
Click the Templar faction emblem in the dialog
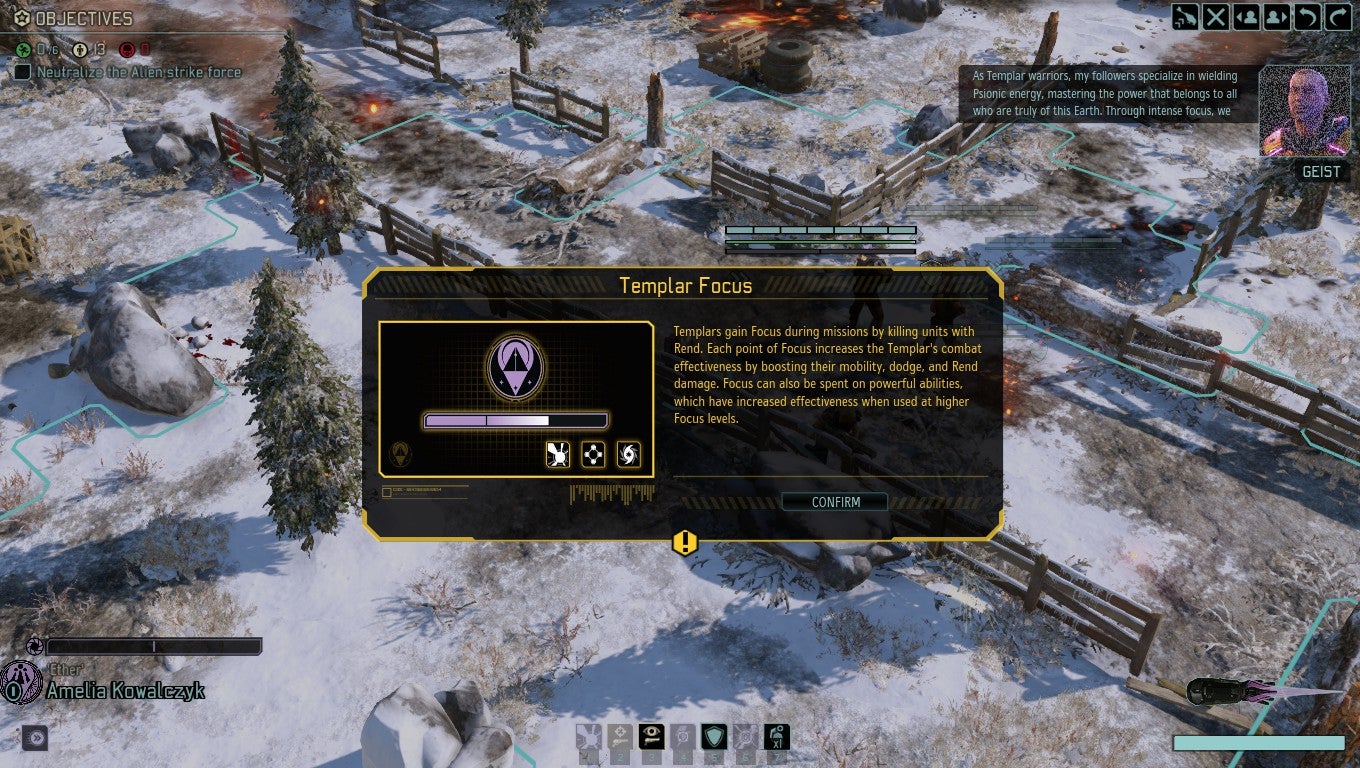(x=518, y=366)
